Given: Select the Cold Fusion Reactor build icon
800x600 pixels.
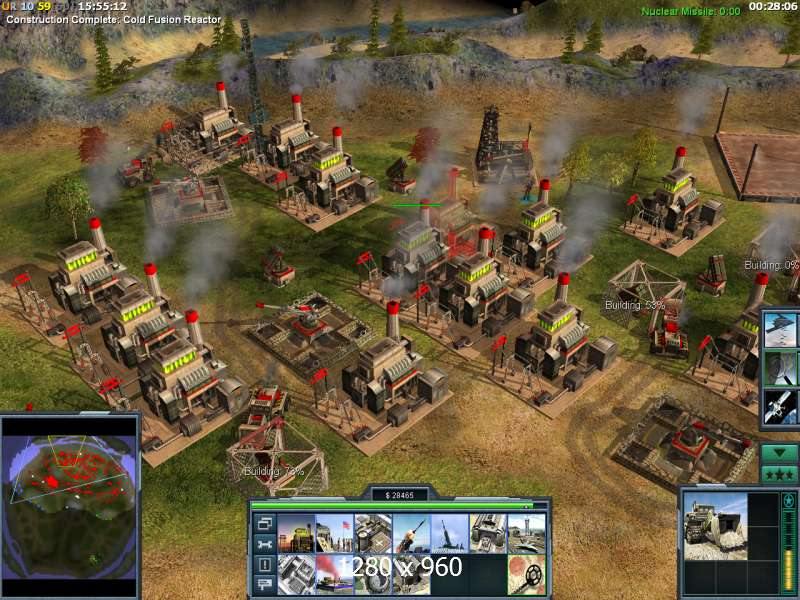Looking at the screenshot, I should [296, 534].
